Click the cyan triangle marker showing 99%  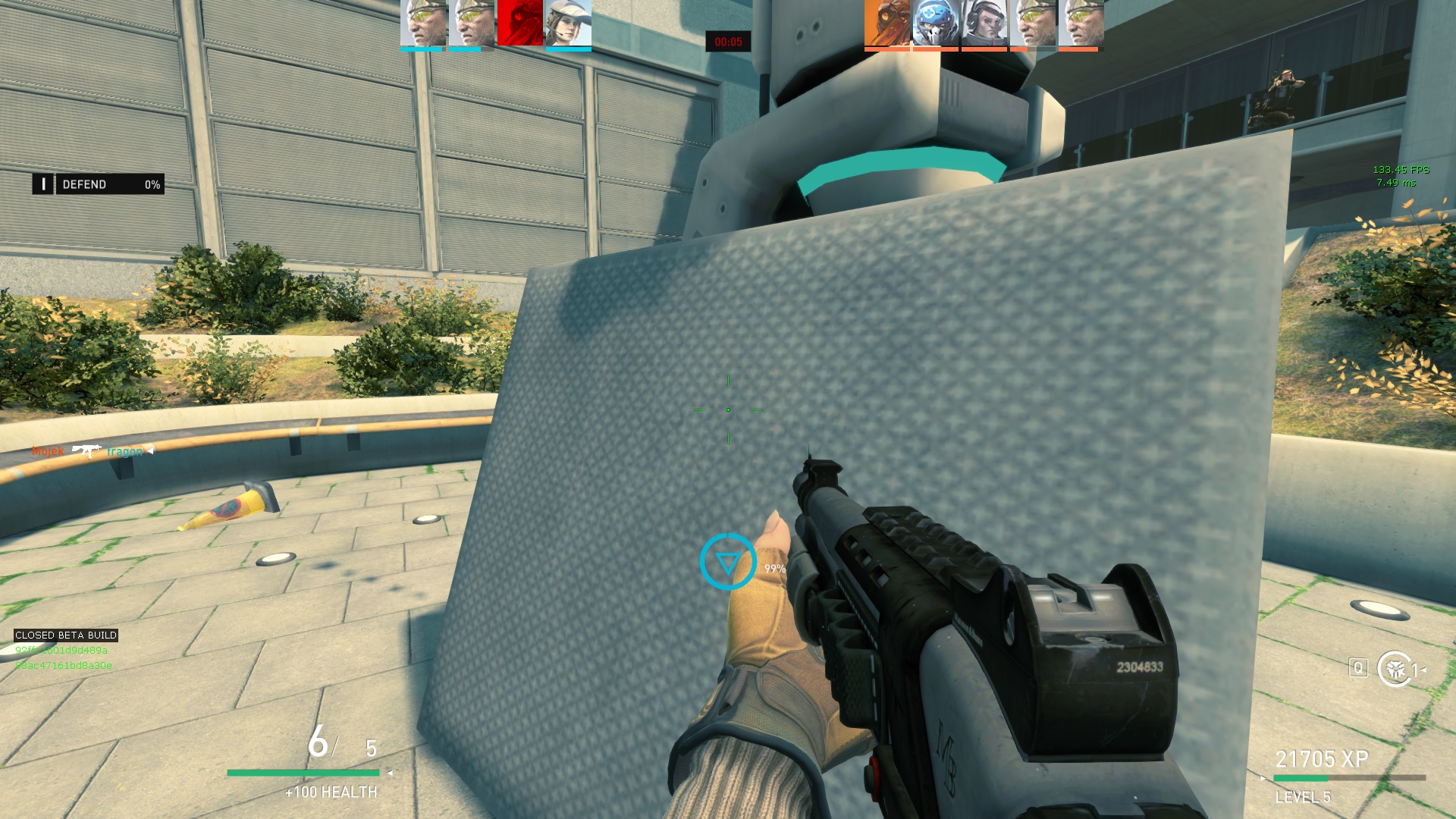728,562
